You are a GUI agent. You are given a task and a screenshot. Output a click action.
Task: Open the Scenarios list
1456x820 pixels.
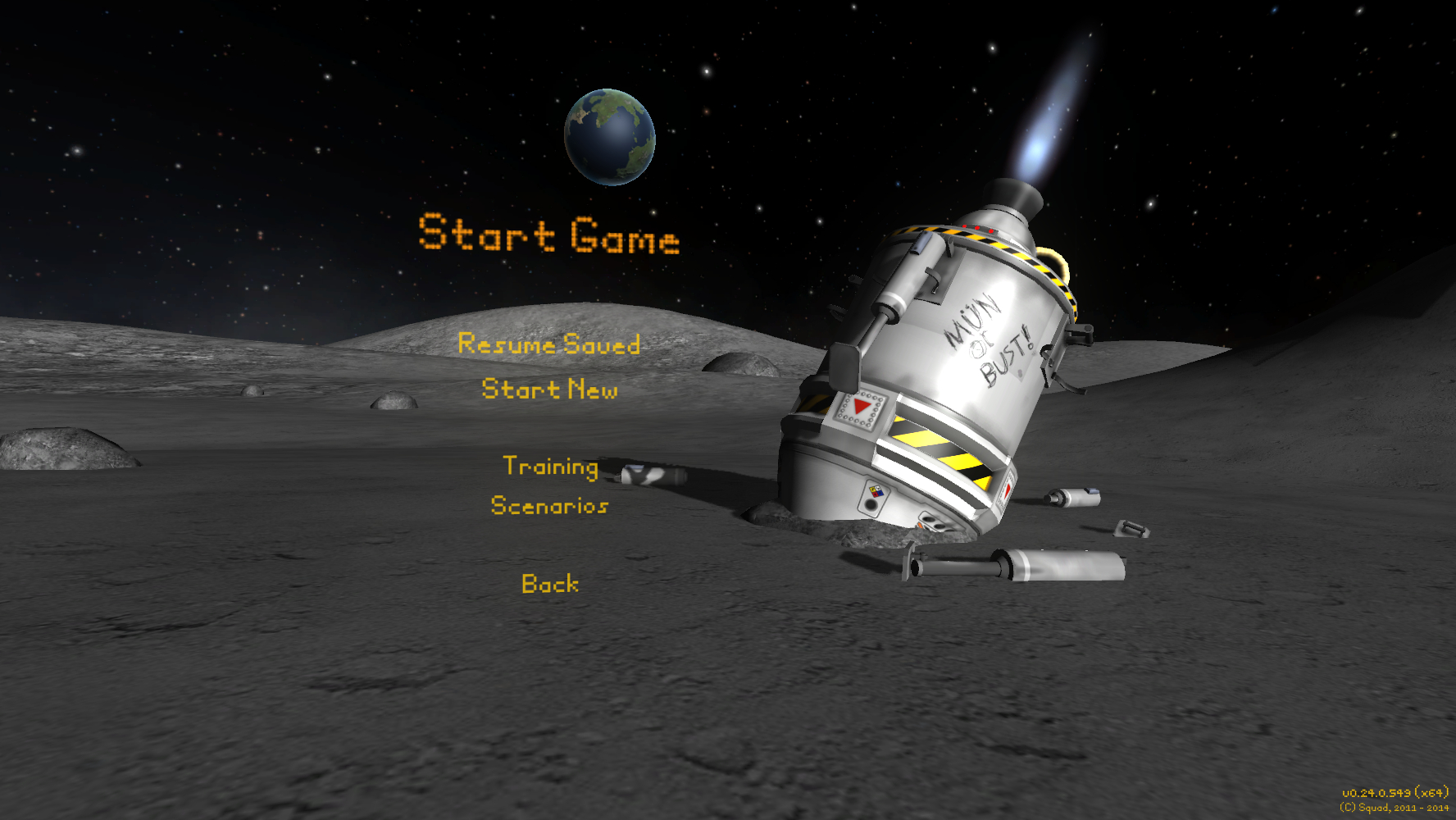click(x=549, y=505)
